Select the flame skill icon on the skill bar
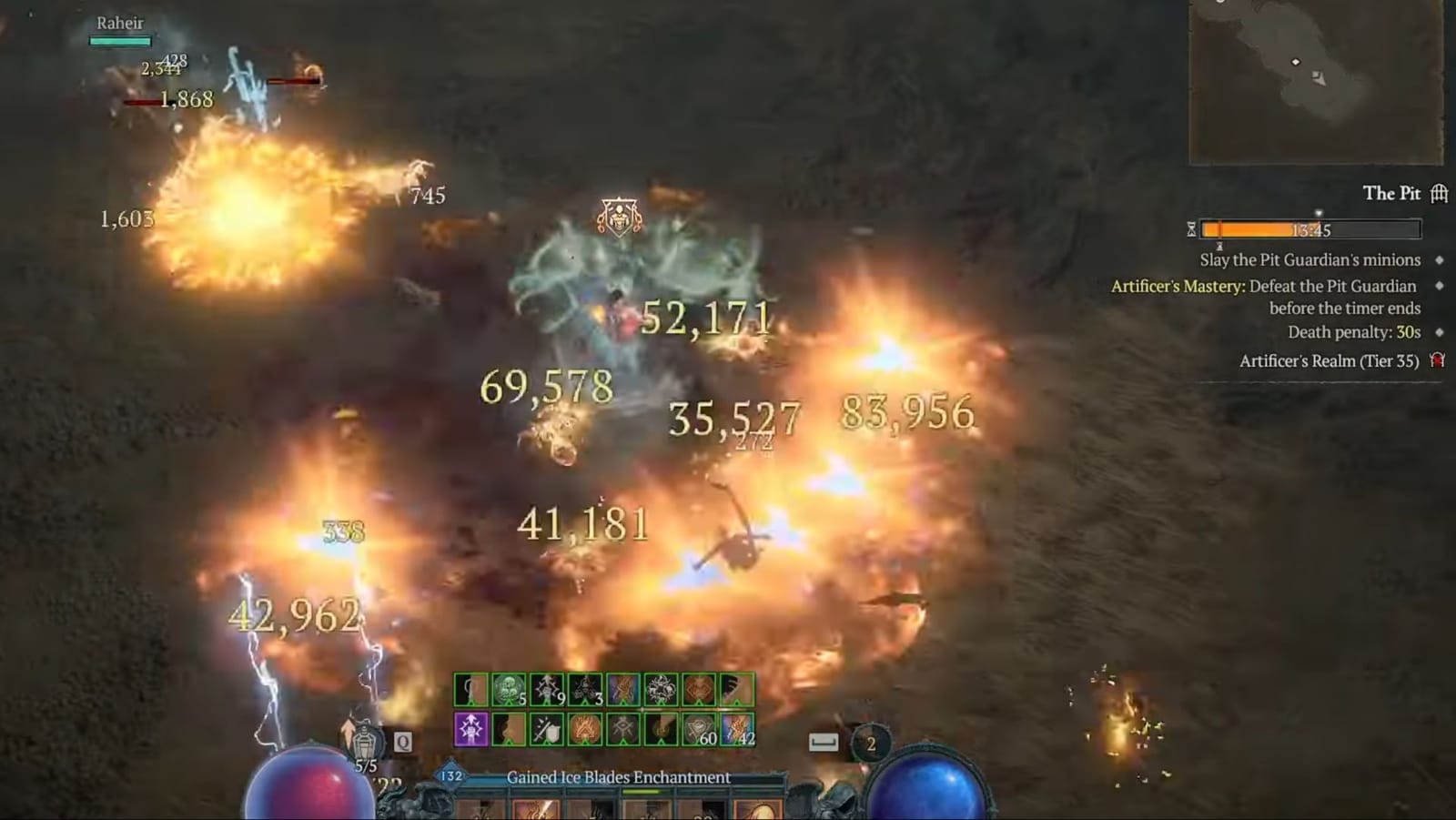Screen dimensions: 1456x820 (585, 729)
